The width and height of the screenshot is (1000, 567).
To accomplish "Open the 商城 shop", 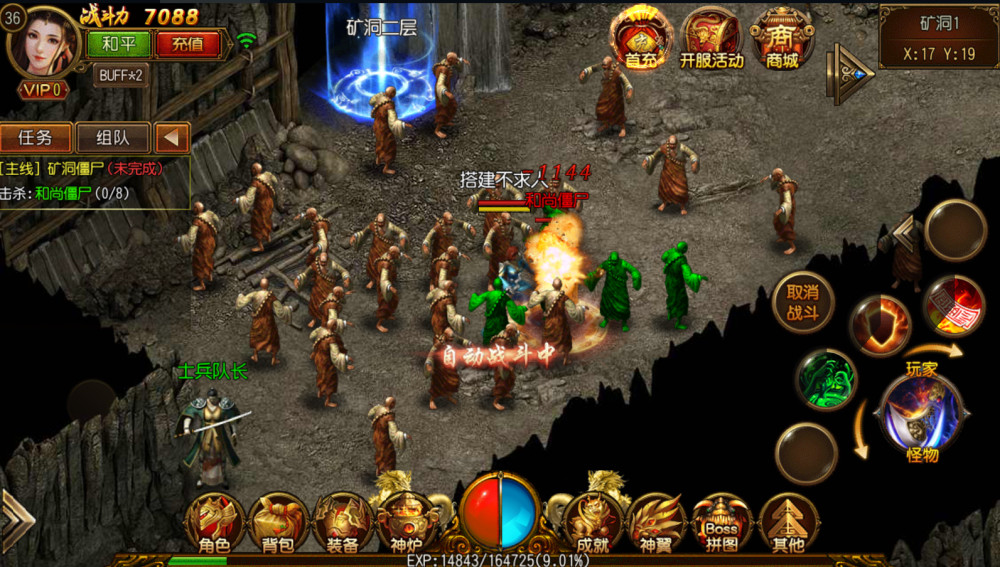I will click(x=783, y=38).
